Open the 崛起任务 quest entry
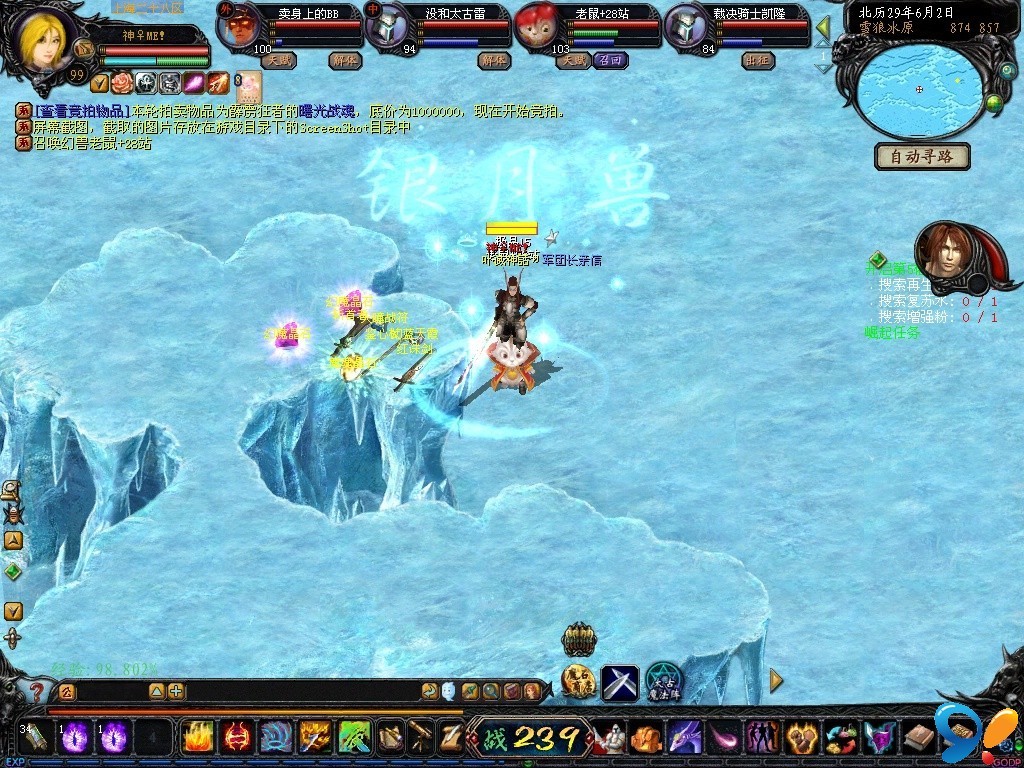1024x768 pixels. click(x=892, y=333)
